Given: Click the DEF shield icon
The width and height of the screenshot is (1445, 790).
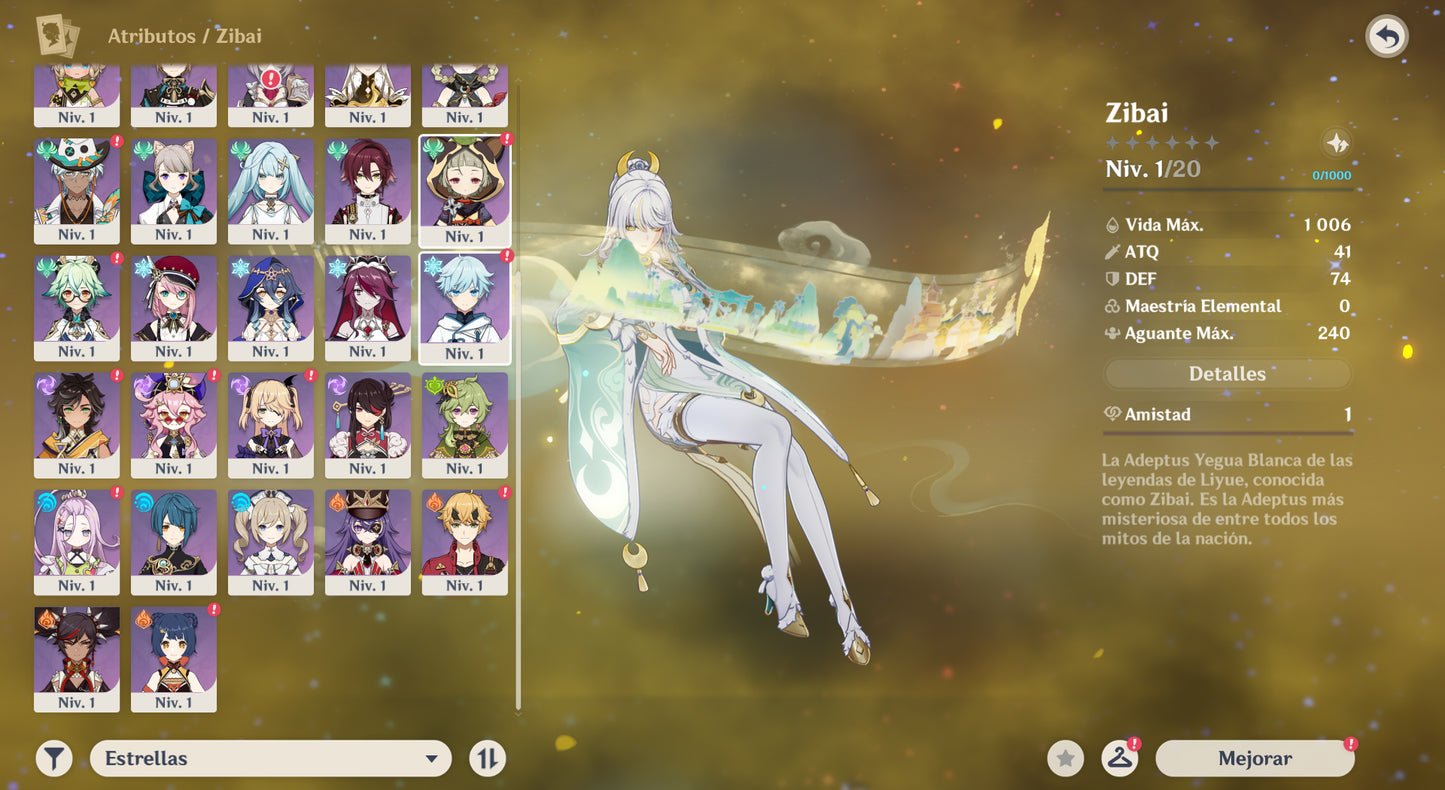Looking at the screenshot, I should [1114, 279].
